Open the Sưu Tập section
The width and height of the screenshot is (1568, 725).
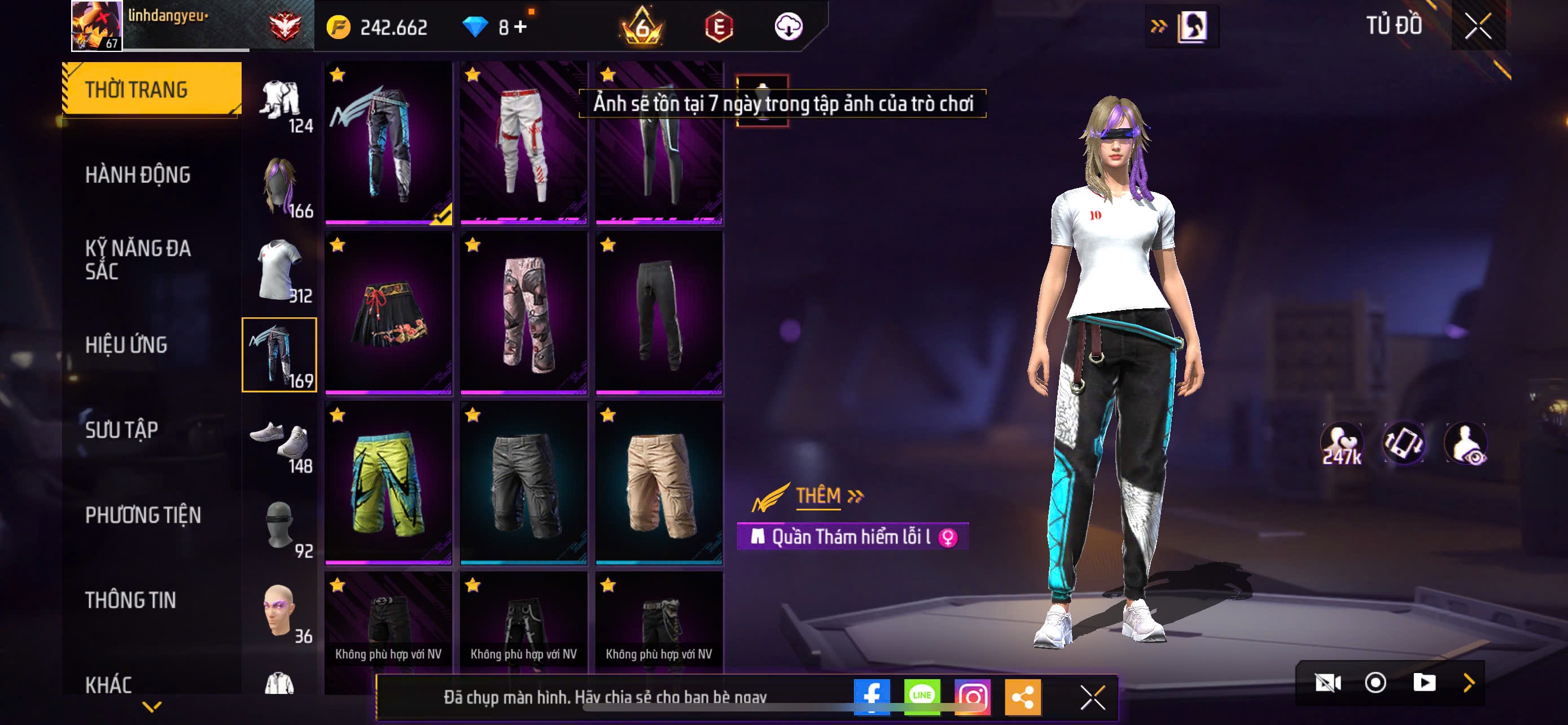tap(122, 430)
